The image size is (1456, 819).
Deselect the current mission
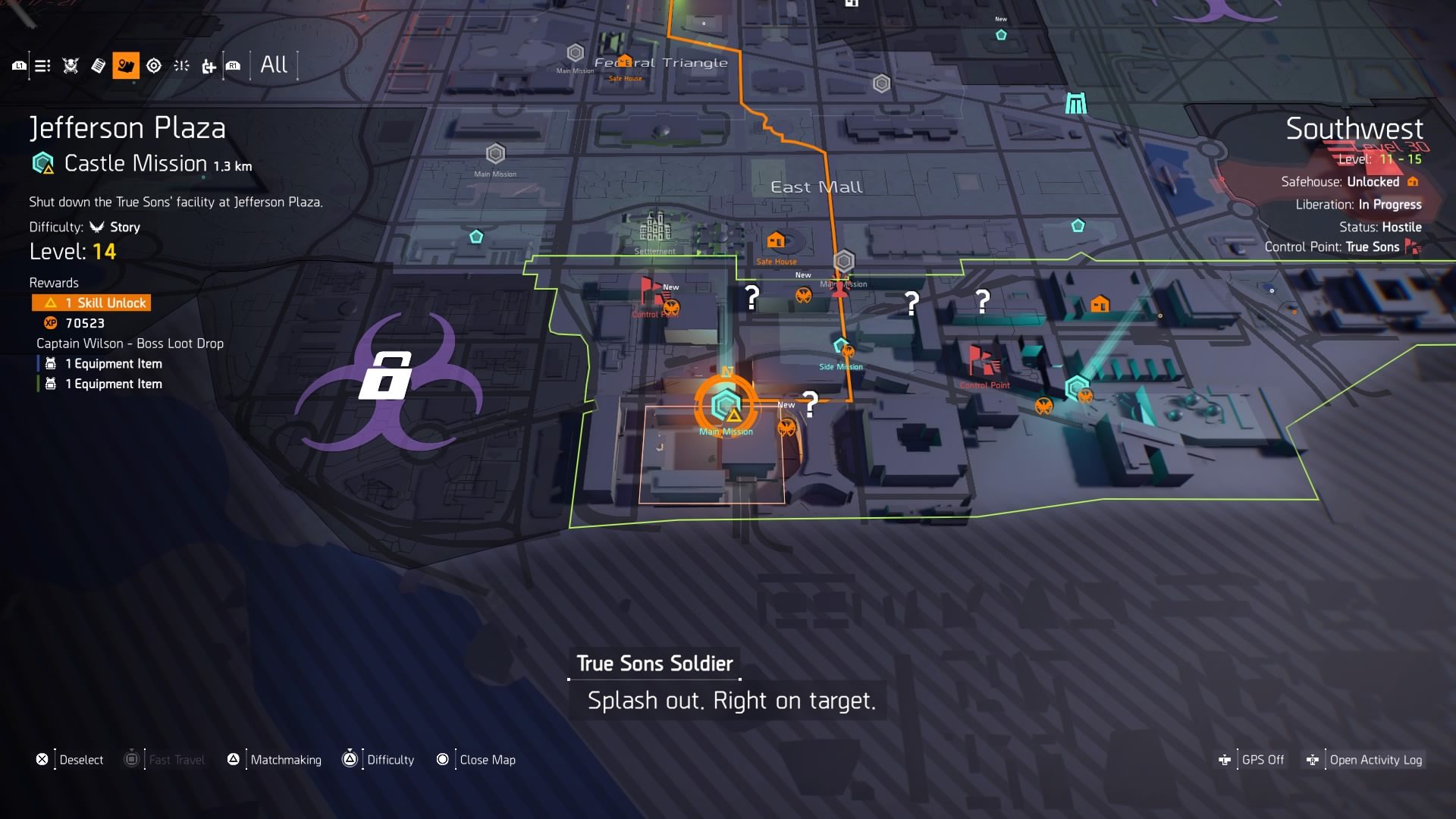pos(80,760)
